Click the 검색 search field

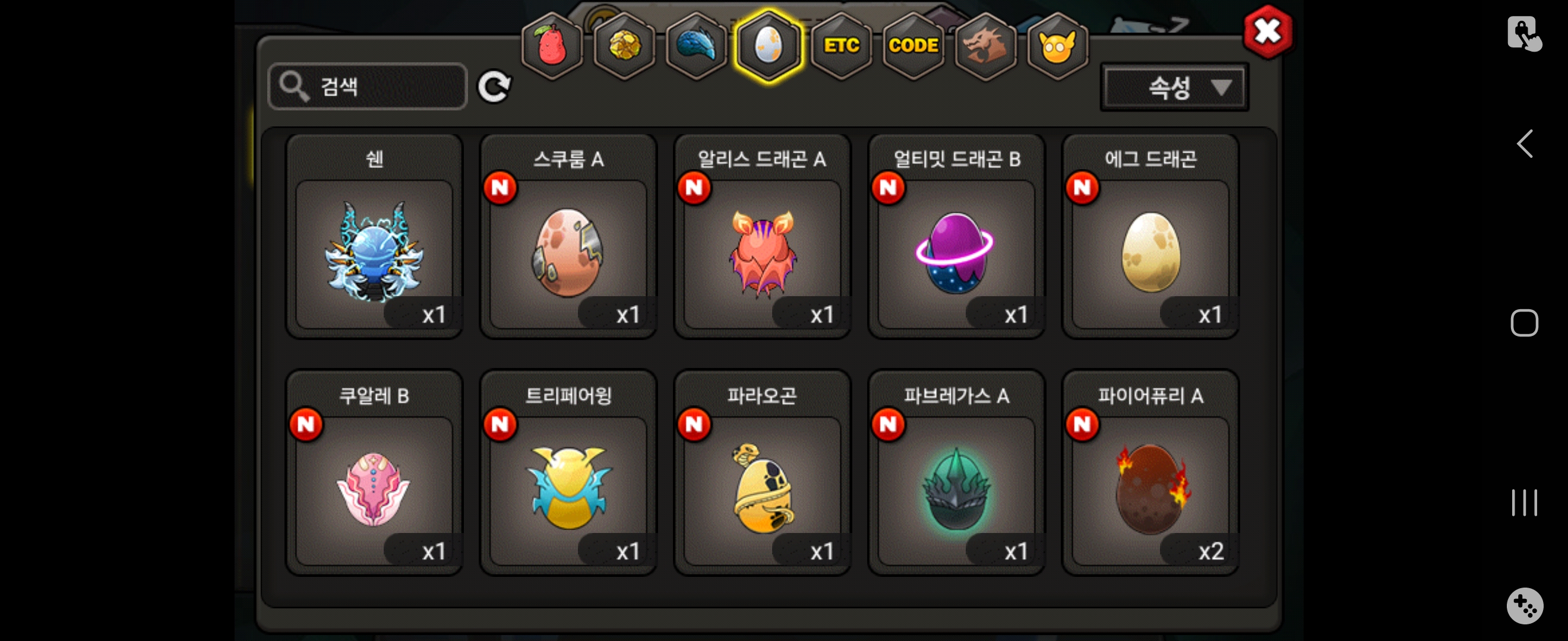(368, 87)
